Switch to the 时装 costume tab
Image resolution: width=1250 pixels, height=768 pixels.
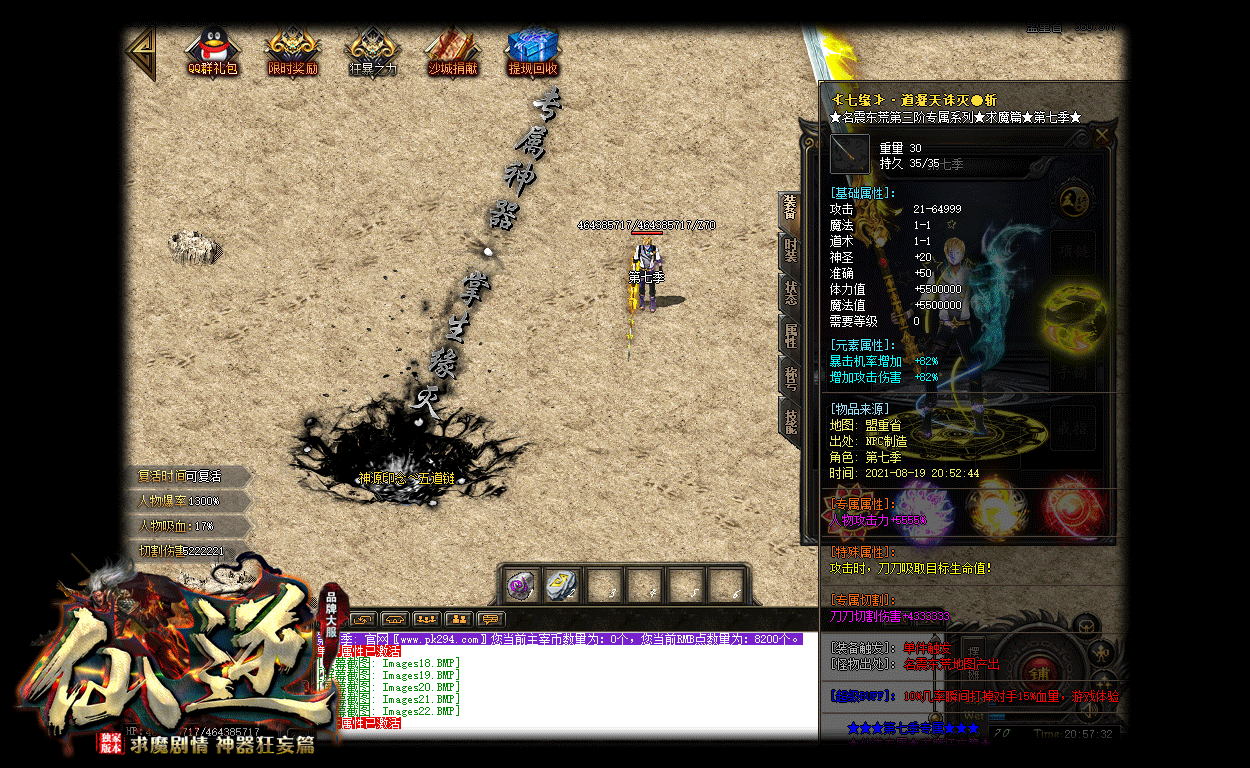tap(790, 250)
